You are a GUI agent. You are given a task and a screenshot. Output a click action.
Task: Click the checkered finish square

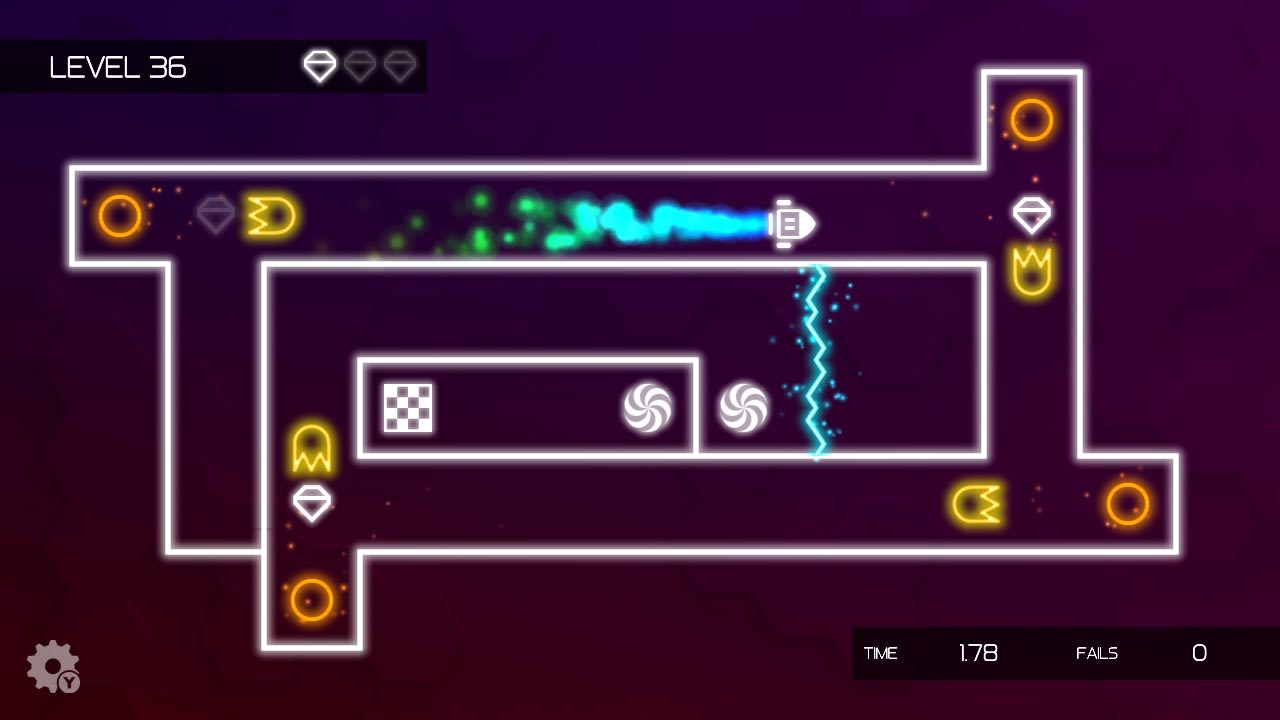click(408, 409)
